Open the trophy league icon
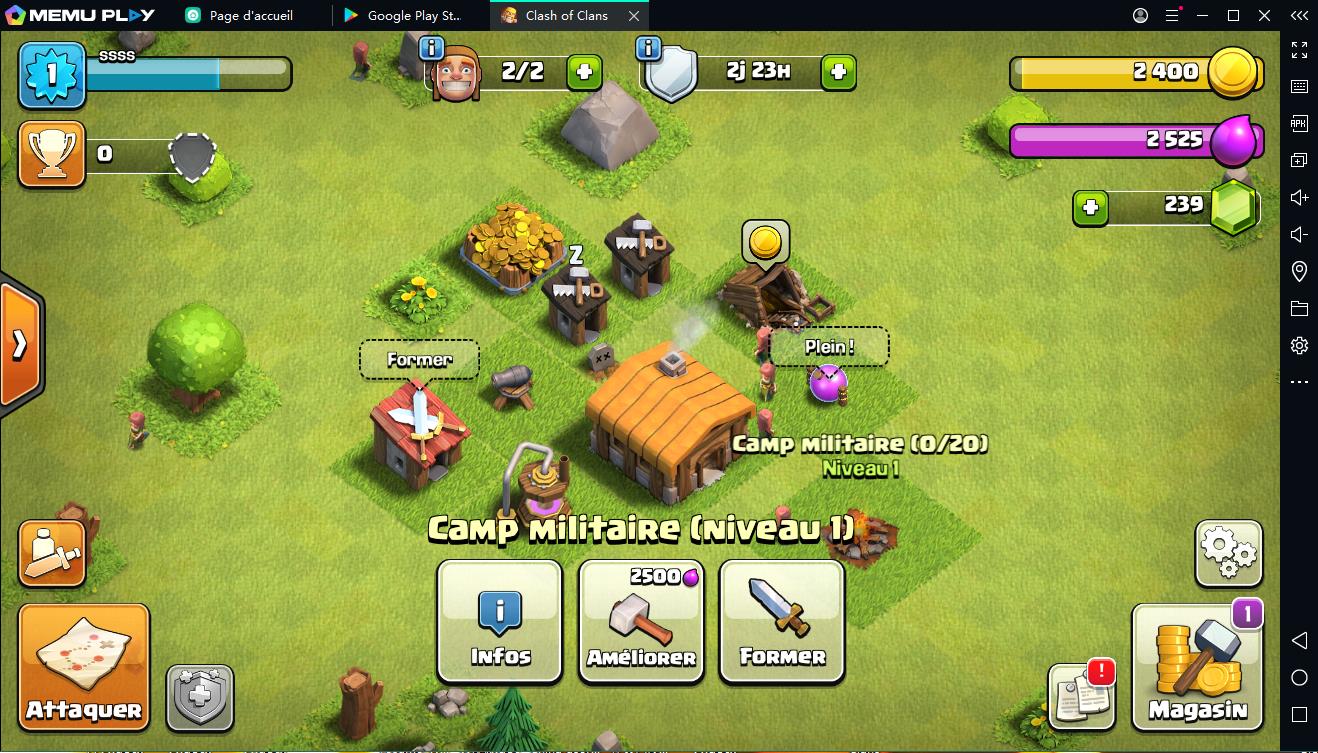The width and height of the screenshot is (1318, 753). pos(51,154)
